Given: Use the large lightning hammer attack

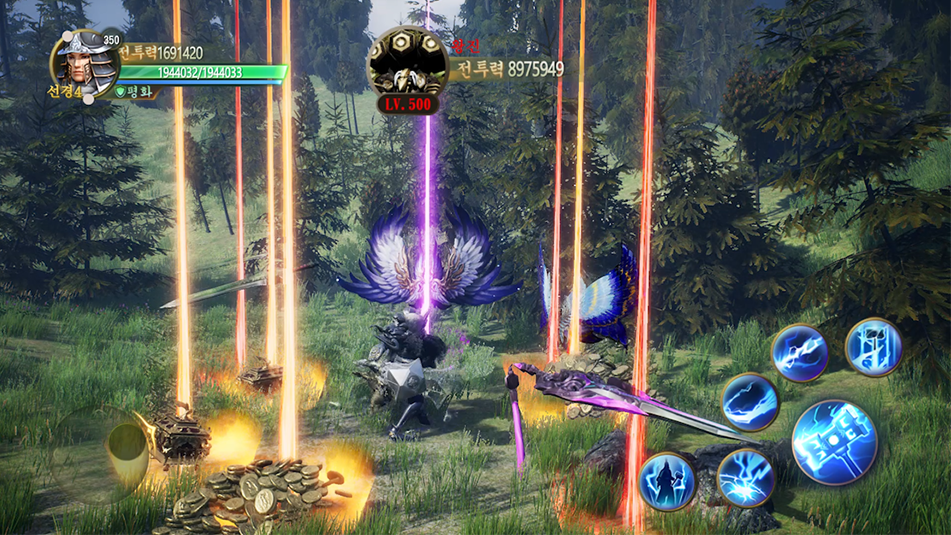Looking at the screenshot, I should click(x=835, y=442).
